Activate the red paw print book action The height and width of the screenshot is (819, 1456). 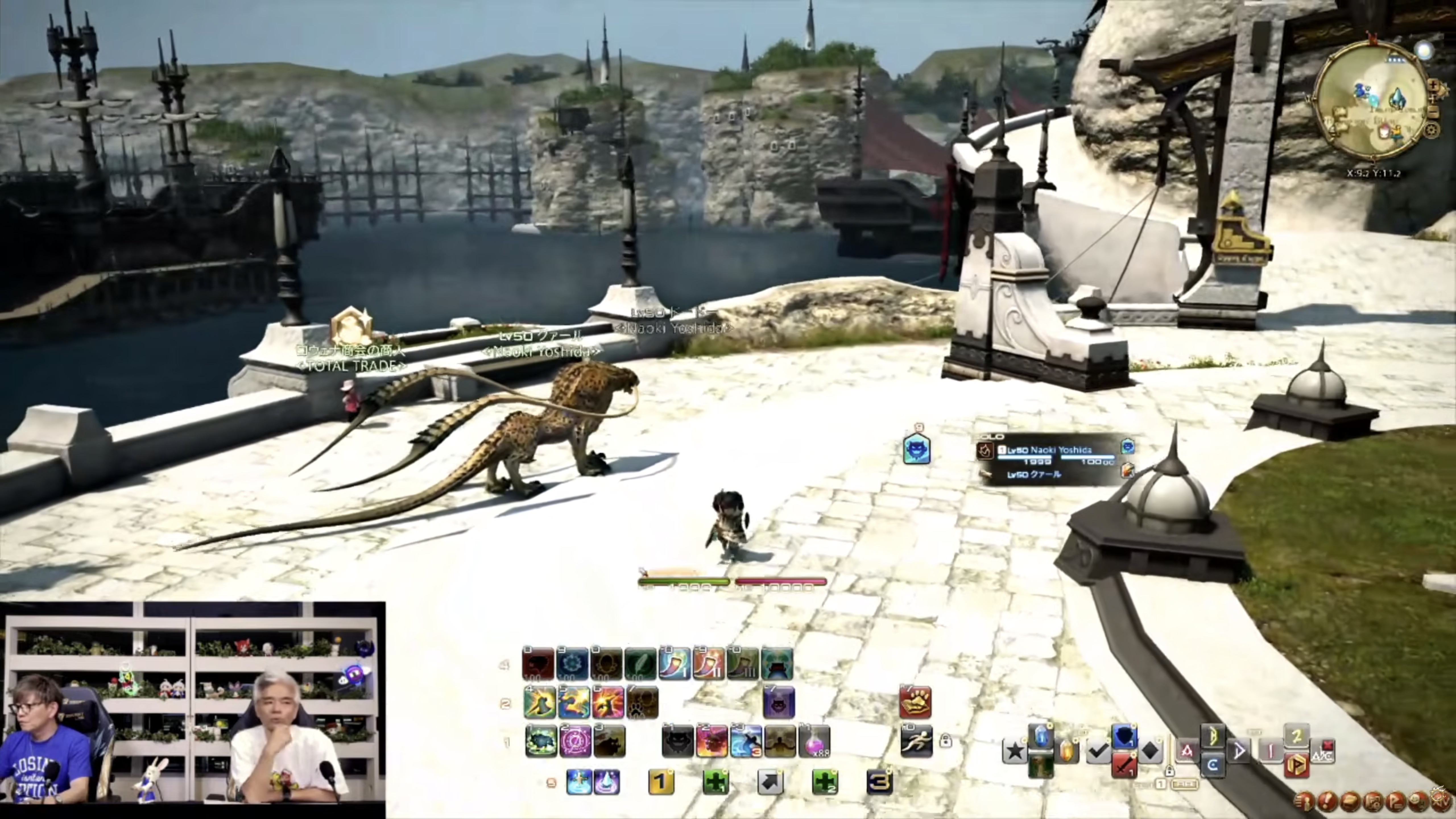pyautogui.click(x=915, y=703)
